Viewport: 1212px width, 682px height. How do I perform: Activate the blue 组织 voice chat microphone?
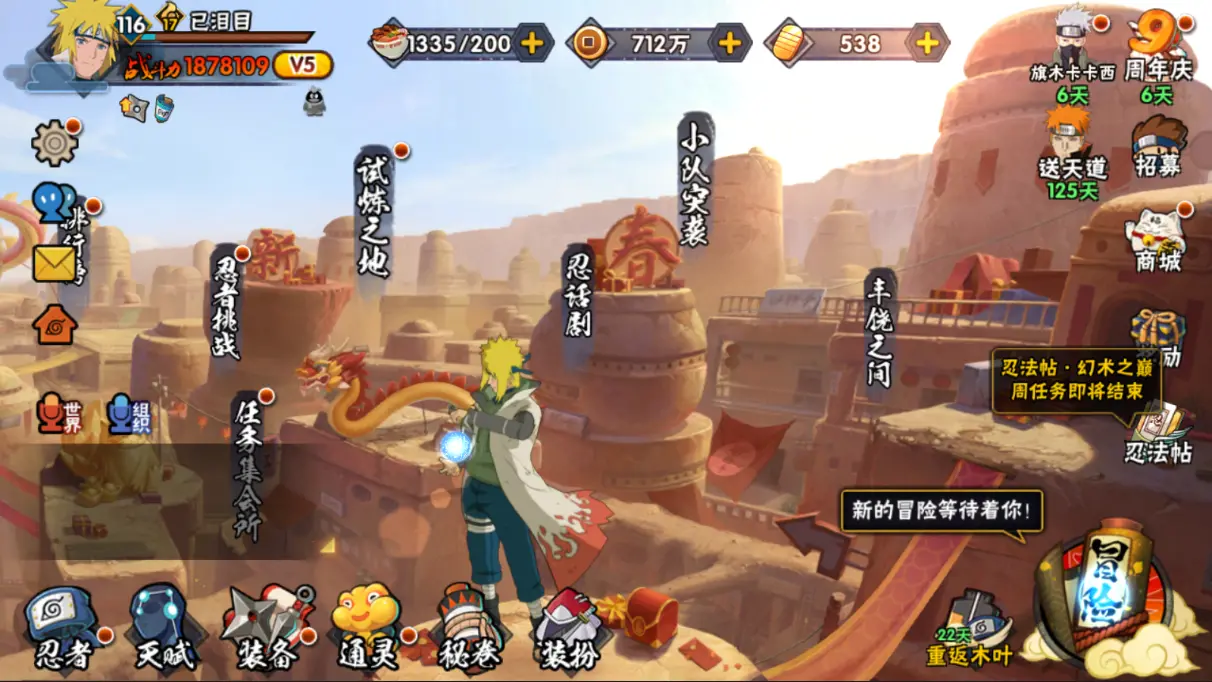tap(130, 413)
